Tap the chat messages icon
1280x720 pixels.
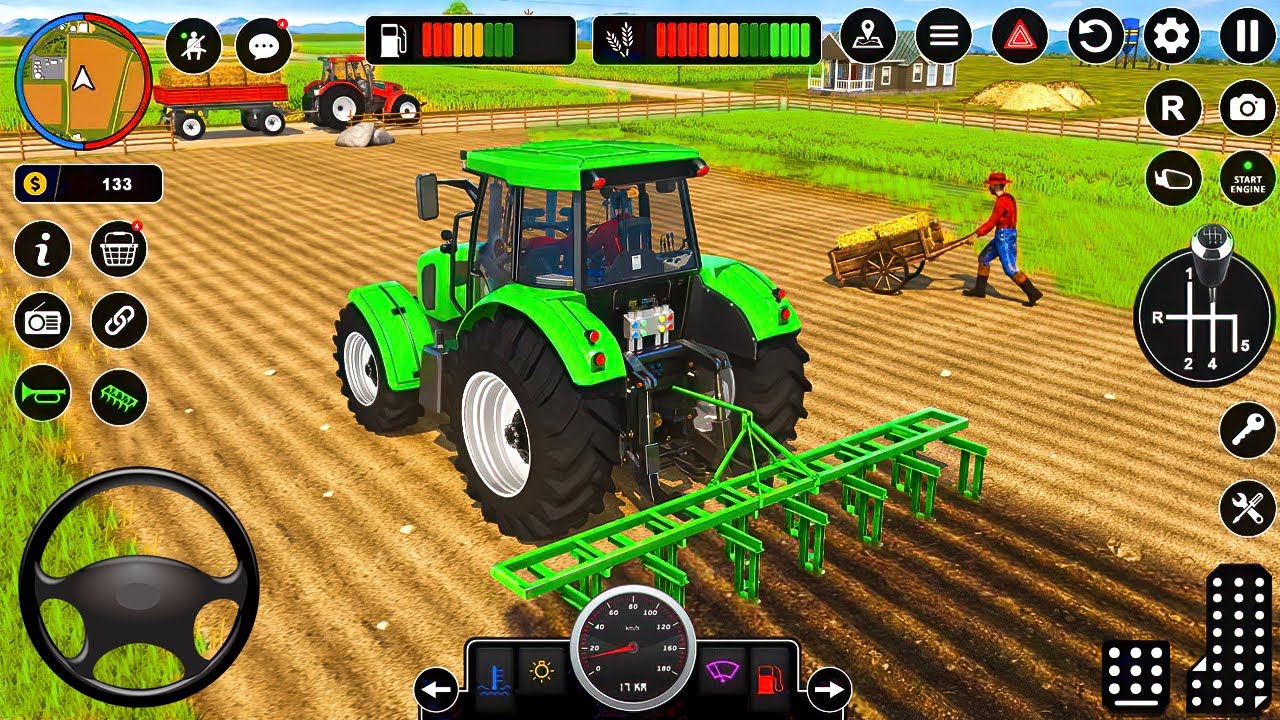[x=262, y=45]
